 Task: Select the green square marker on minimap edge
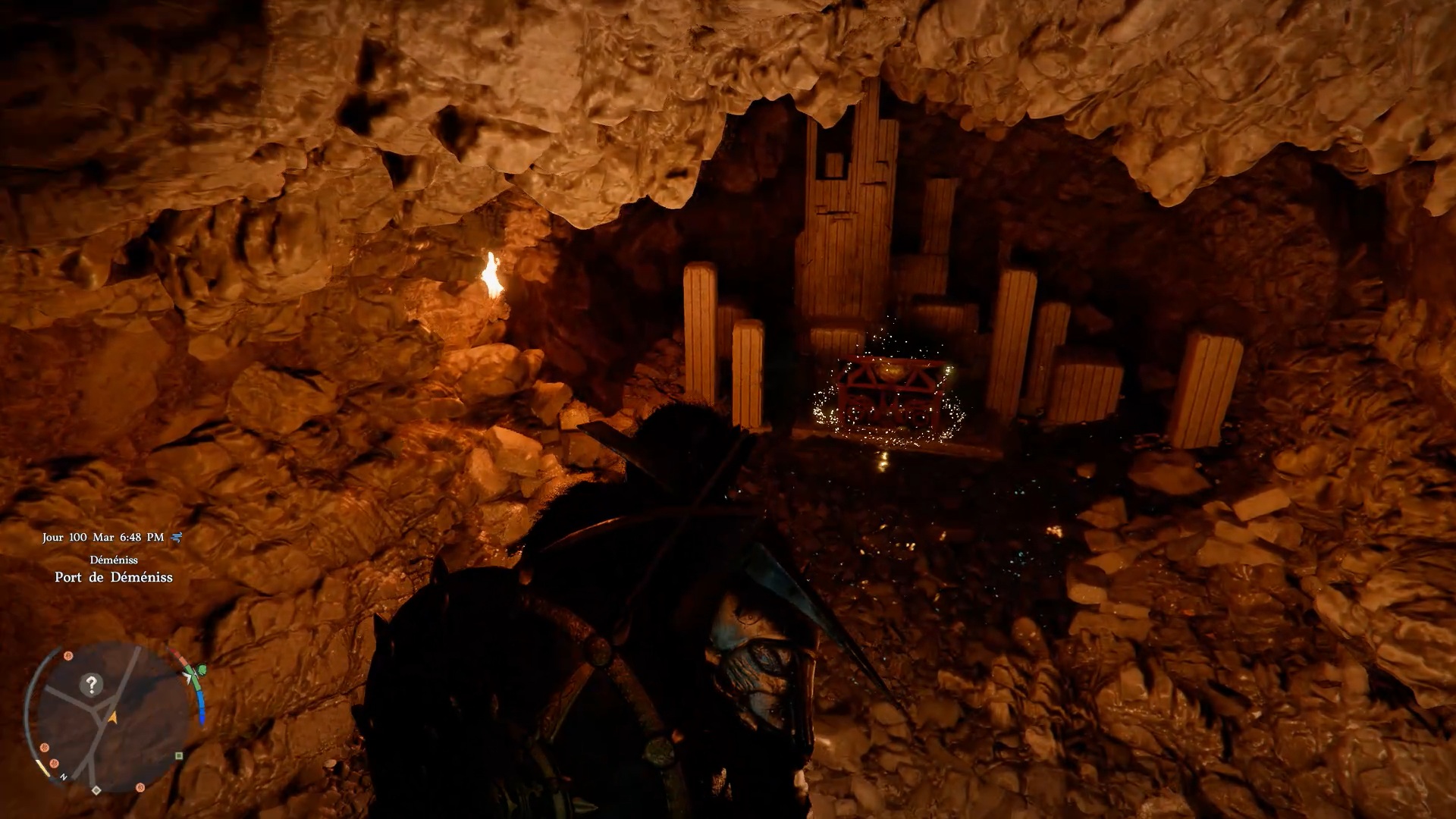coord(179,755)
